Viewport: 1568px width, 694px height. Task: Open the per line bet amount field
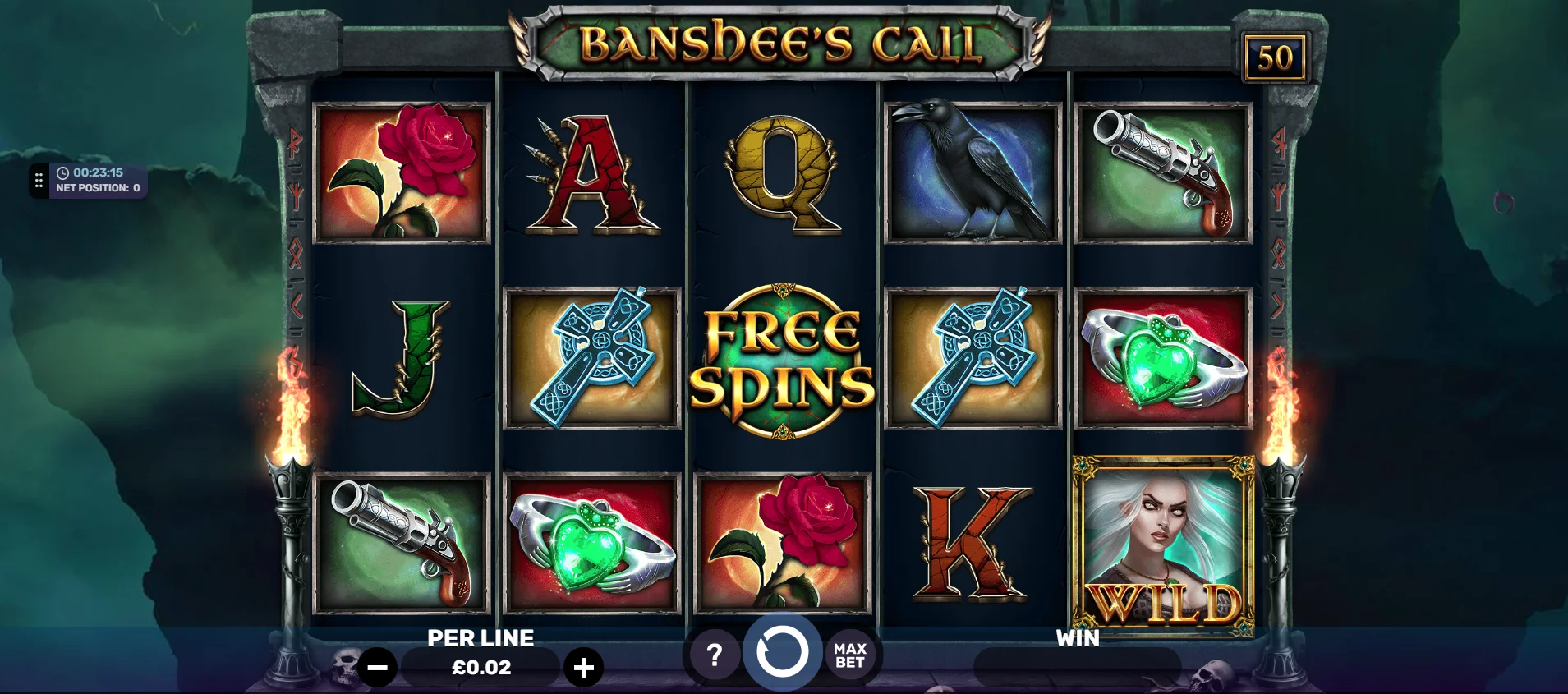point(481,668)
